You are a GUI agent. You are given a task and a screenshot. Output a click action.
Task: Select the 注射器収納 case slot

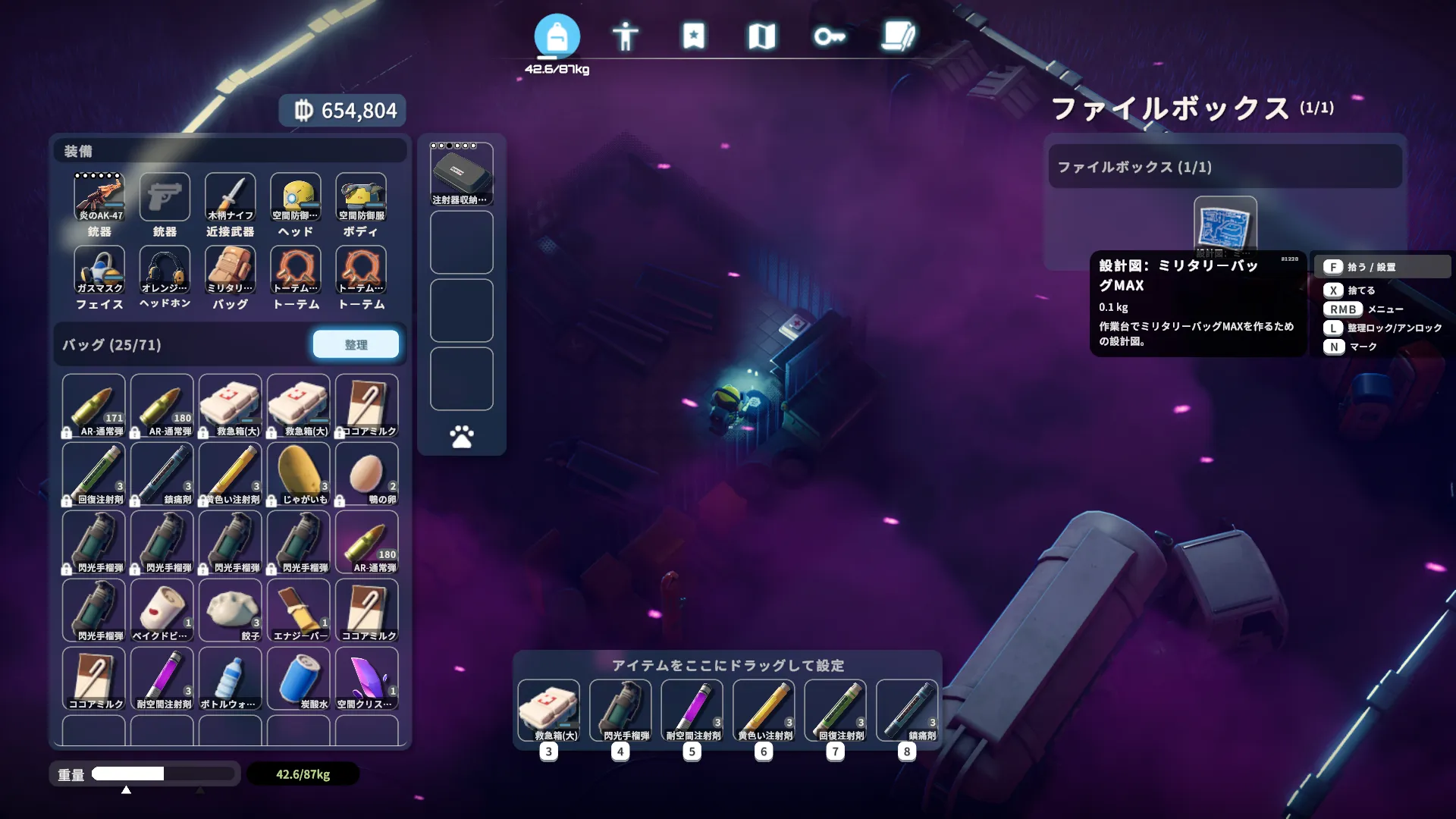pos(461,174)
